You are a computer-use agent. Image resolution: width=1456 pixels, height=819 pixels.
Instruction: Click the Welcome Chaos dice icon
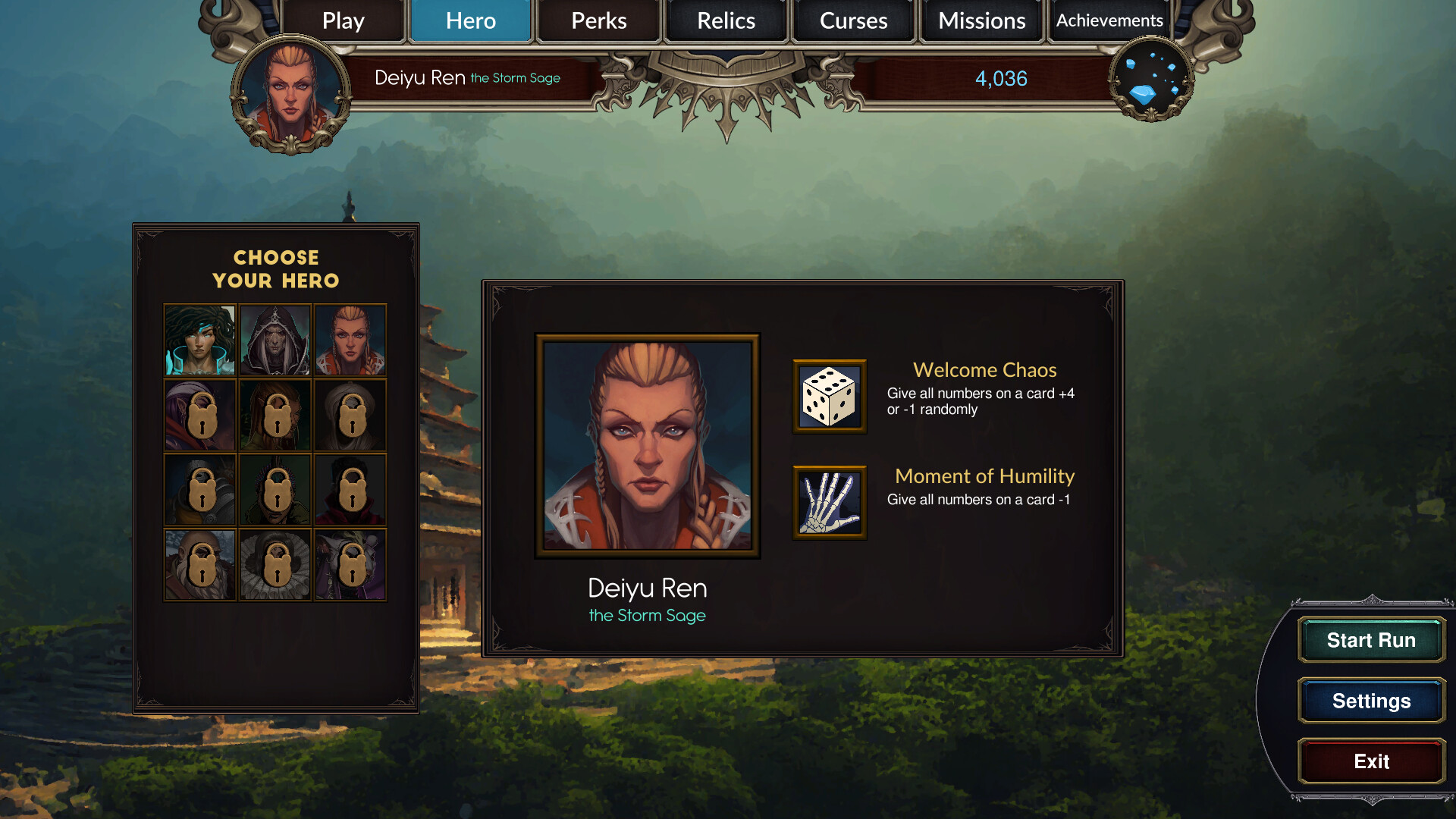(x=829, y=397)
